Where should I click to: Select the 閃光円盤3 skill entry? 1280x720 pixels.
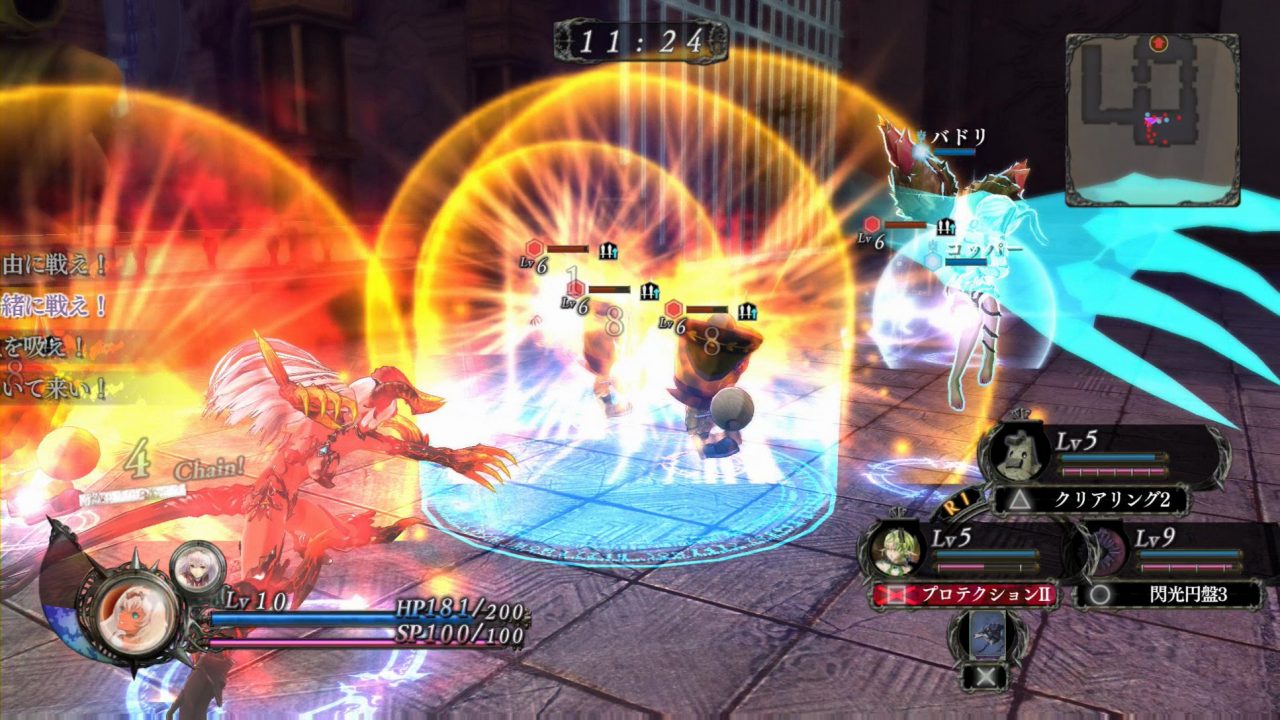tap(1189, 595)
